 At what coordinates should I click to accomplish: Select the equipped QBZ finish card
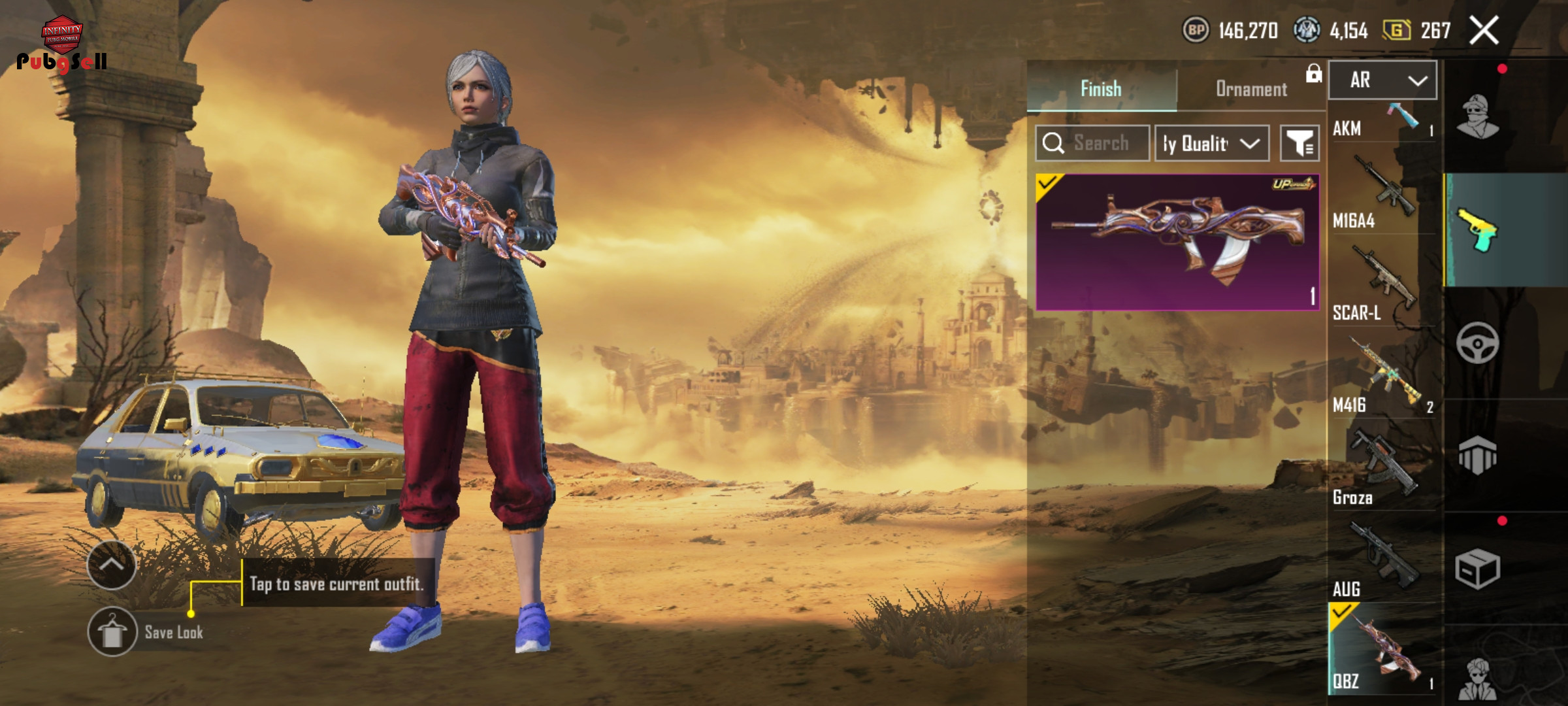click(x=1177, y=242)
